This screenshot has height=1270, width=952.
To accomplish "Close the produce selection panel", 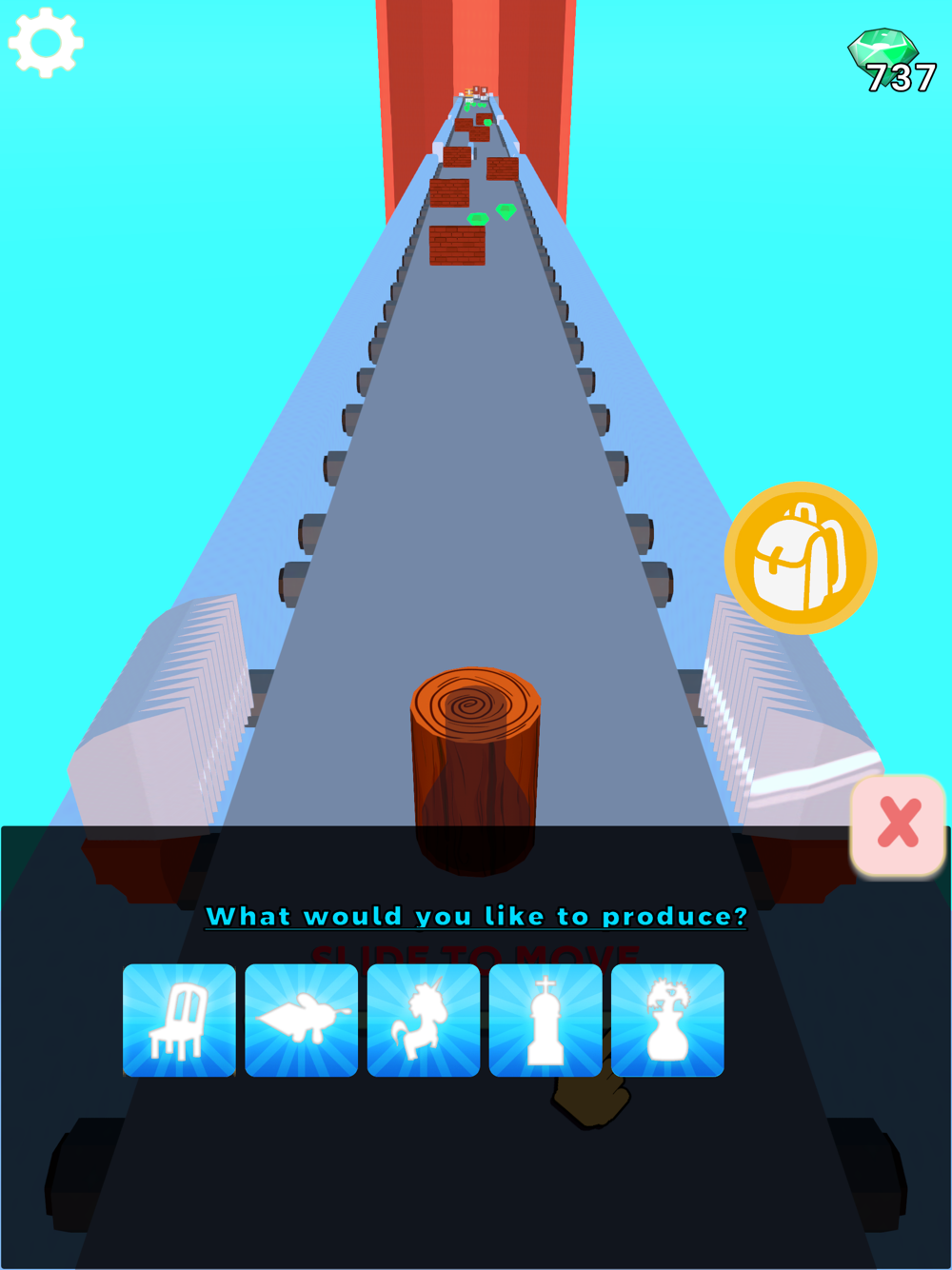I will [898, 824].
